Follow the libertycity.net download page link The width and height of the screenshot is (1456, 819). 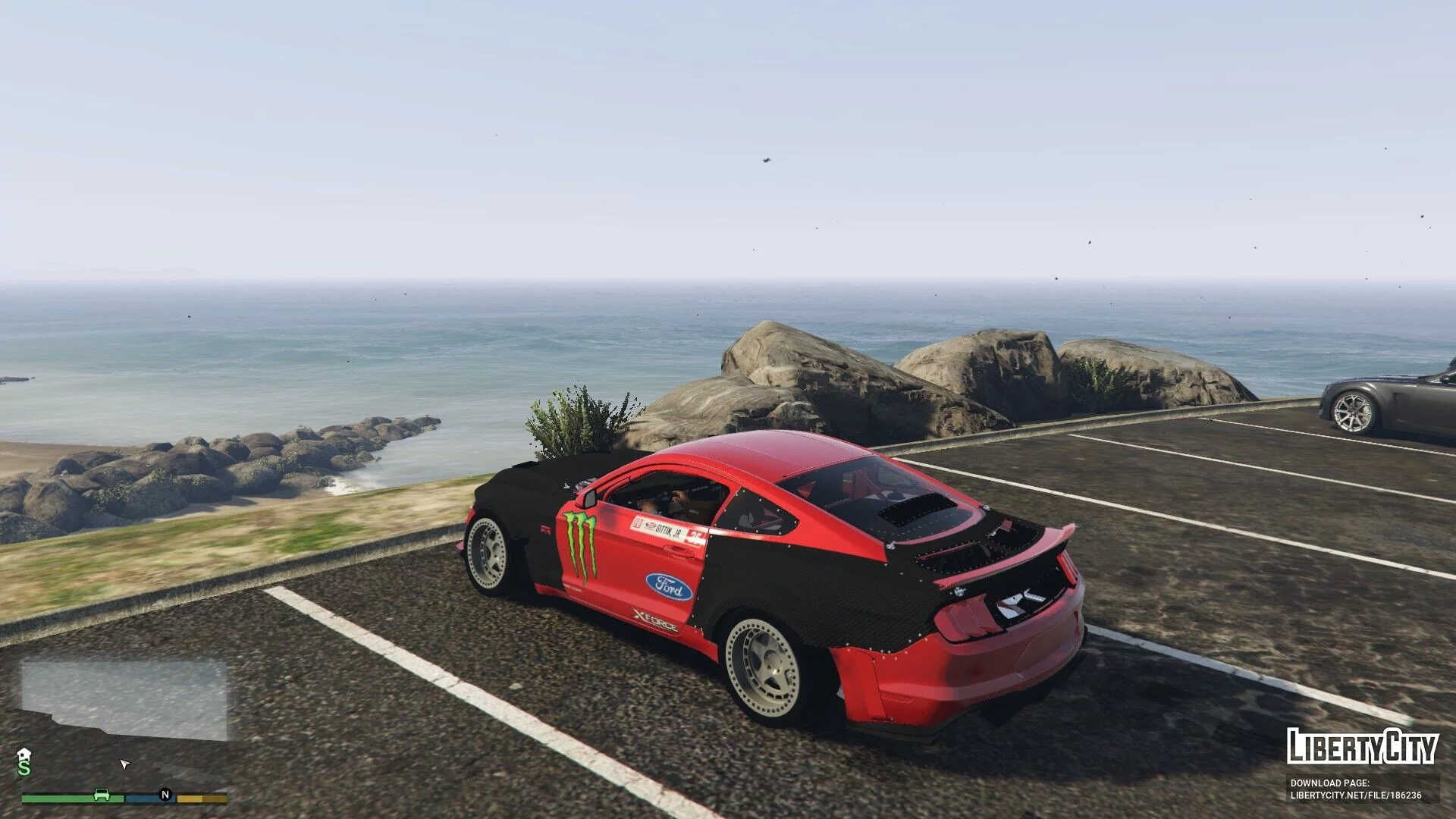point(1356,795)
